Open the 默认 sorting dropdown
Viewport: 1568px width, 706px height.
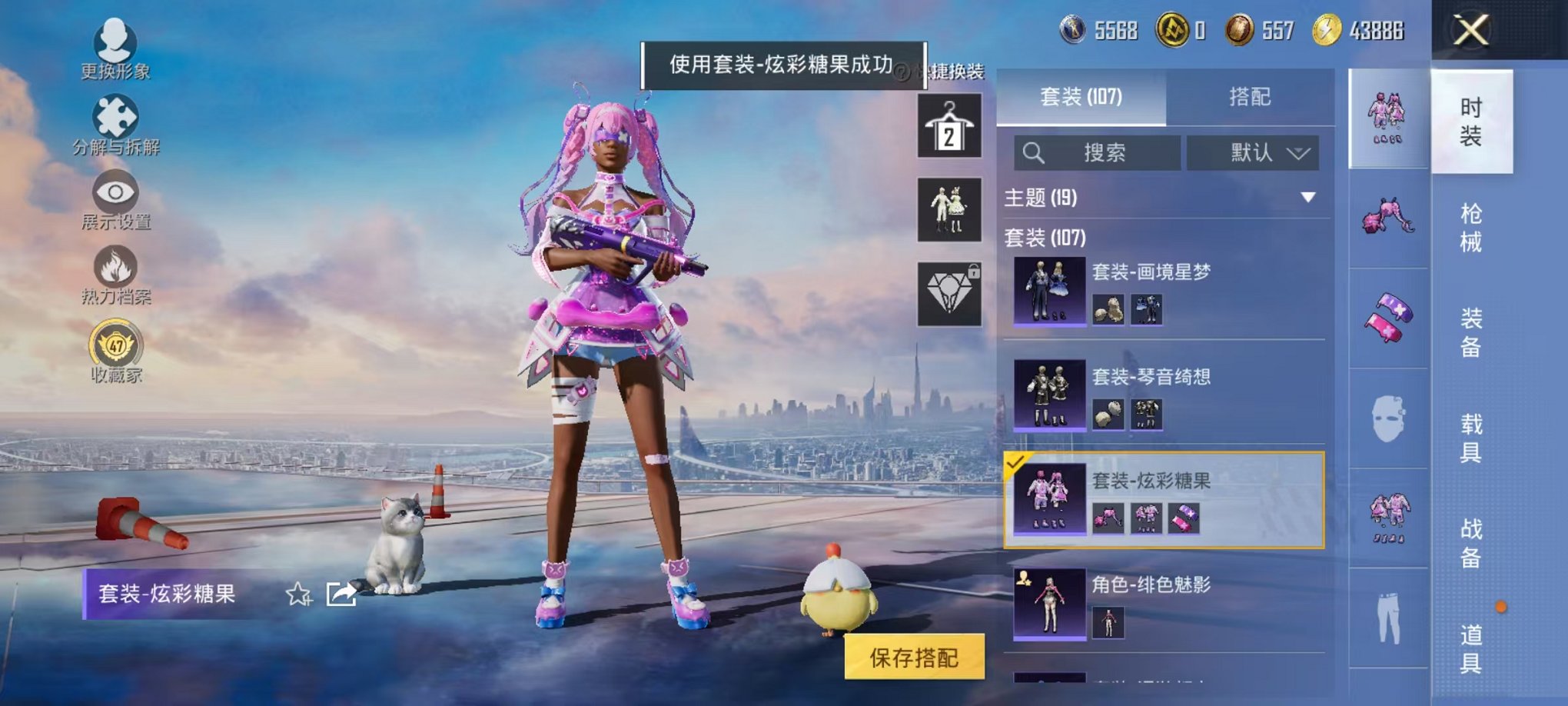(x=1253, y=153)
